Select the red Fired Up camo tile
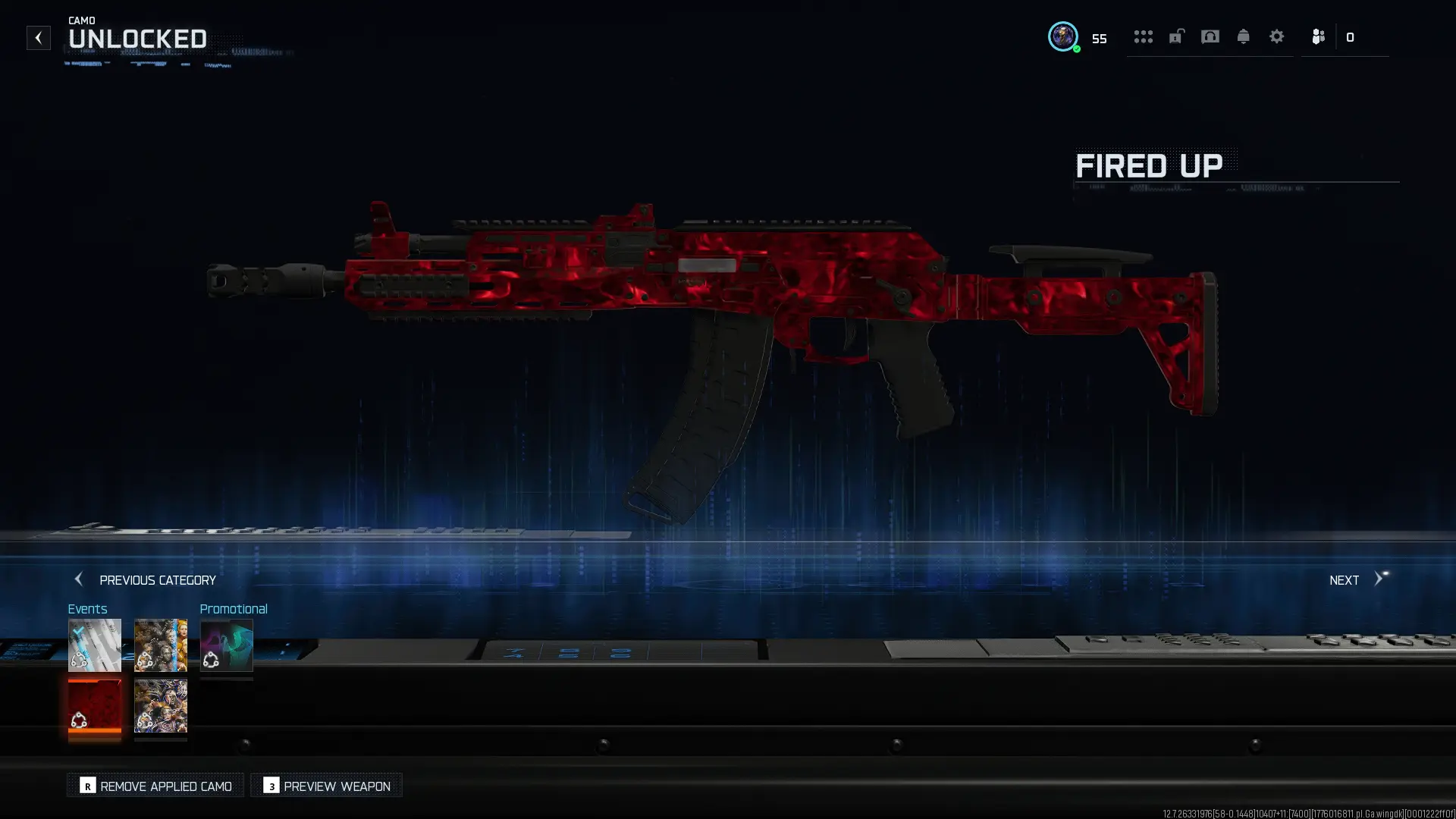Viewport: 1456px width, 819px height. 95,706
